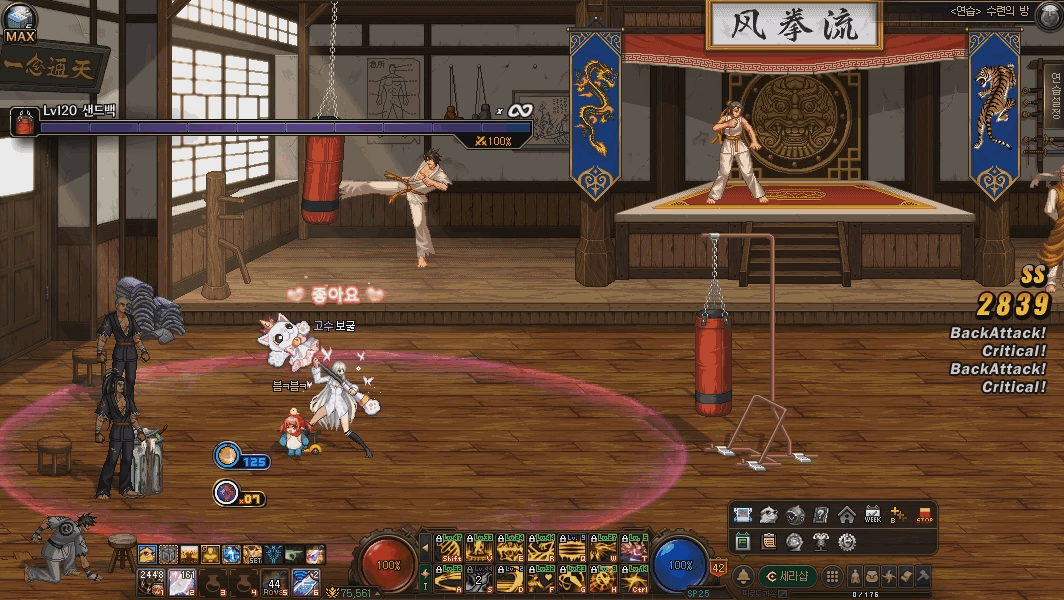This screenshot has height=600, width=1064.
Task: Open the landscape picture icon
Action: 742,515
